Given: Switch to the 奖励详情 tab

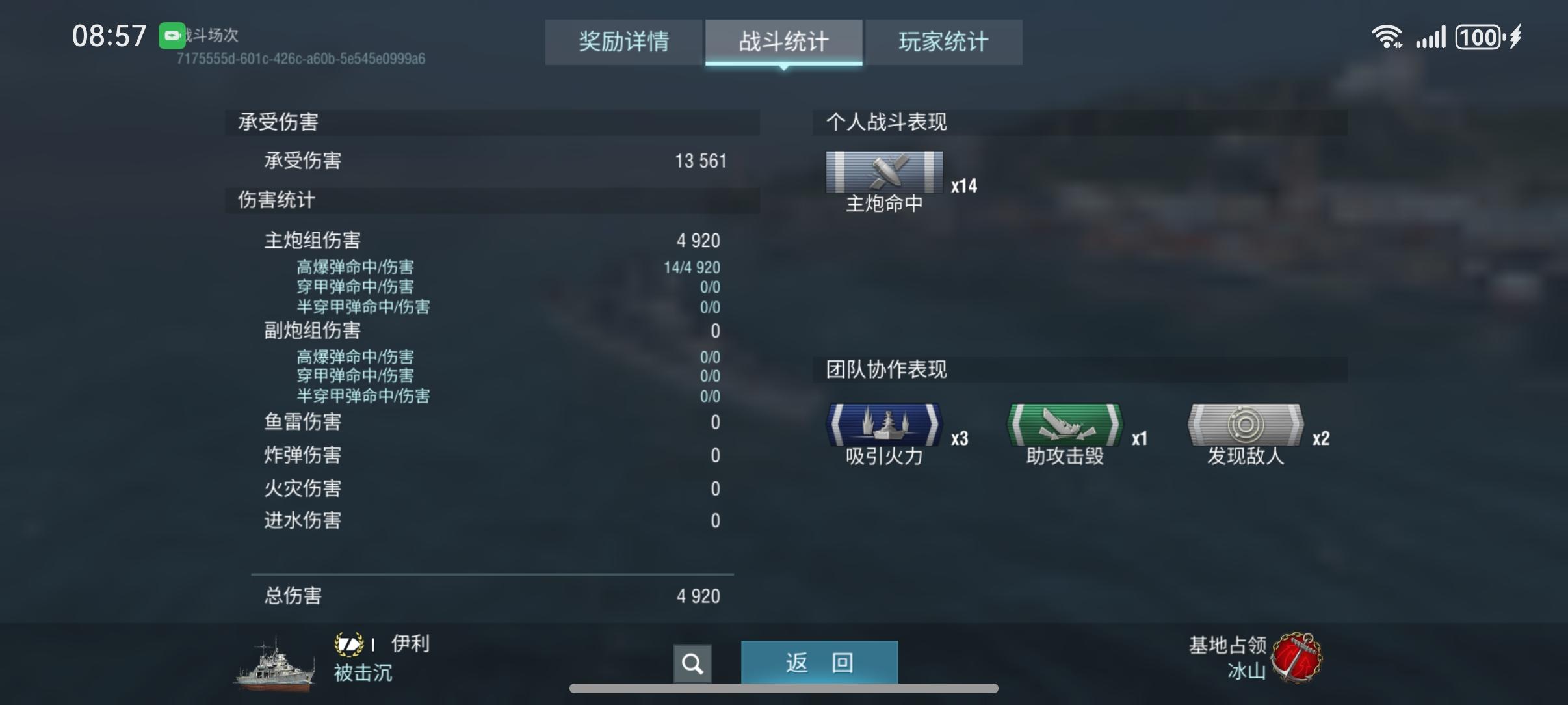Looking at the screenshot, I should [623, 42].
